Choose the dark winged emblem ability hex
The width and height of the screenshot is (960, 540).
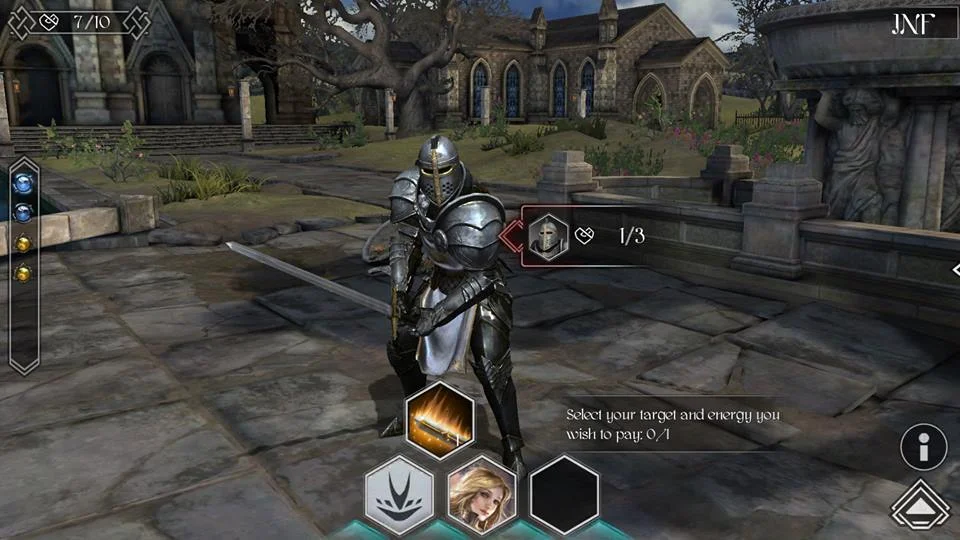[x=397, y=493]
